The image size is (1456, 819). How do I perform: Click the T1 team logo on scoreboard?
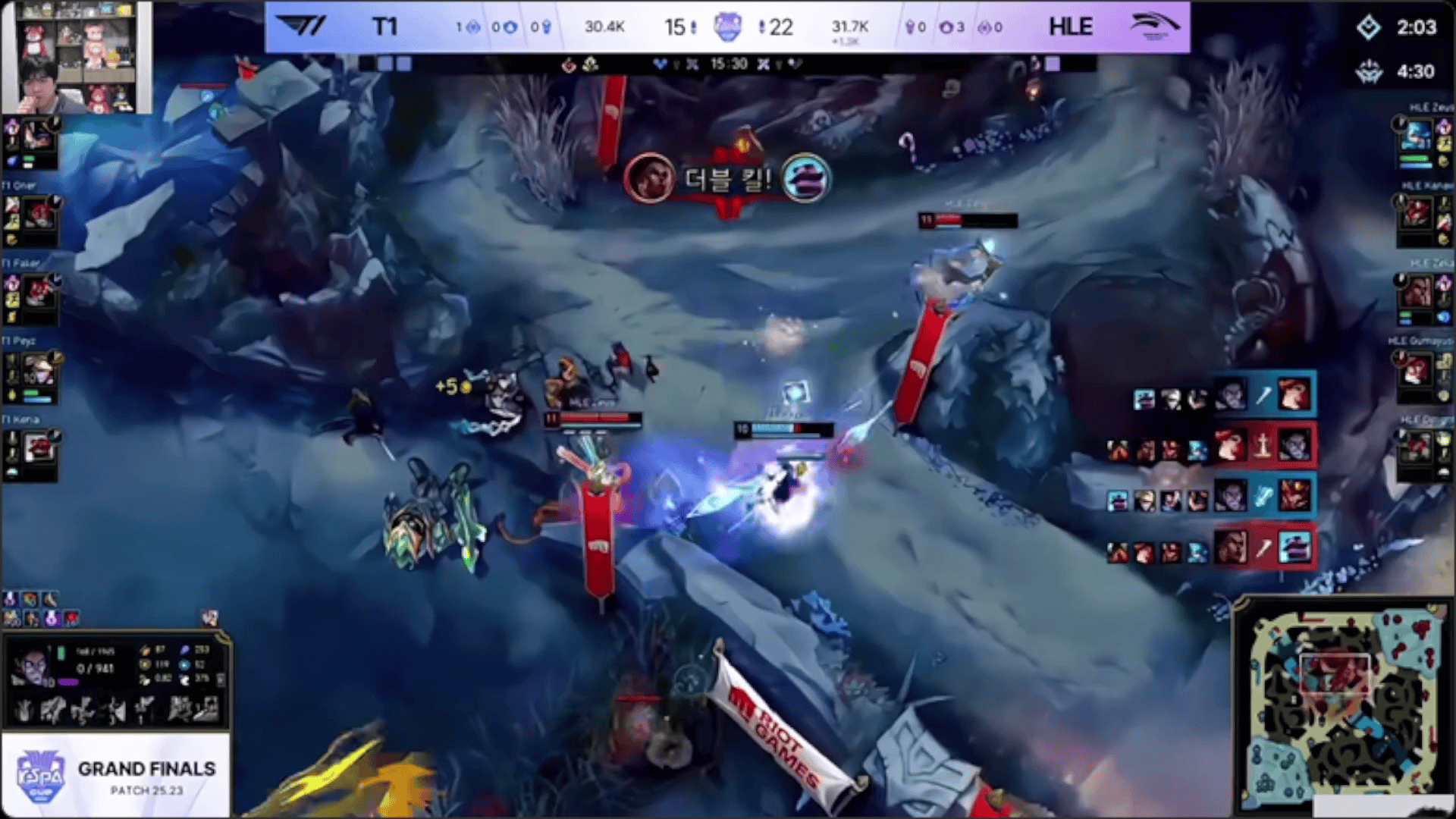302,27
